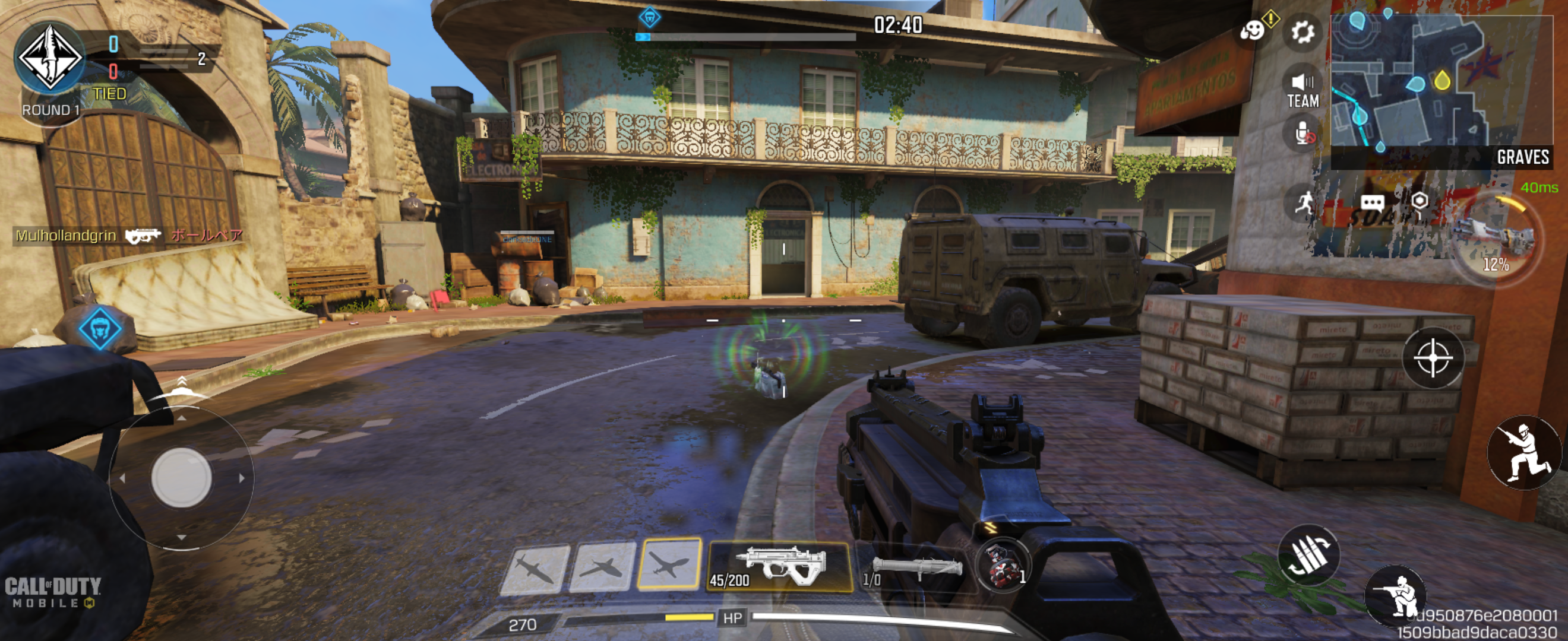Tap the jump soldier button

1523,452
